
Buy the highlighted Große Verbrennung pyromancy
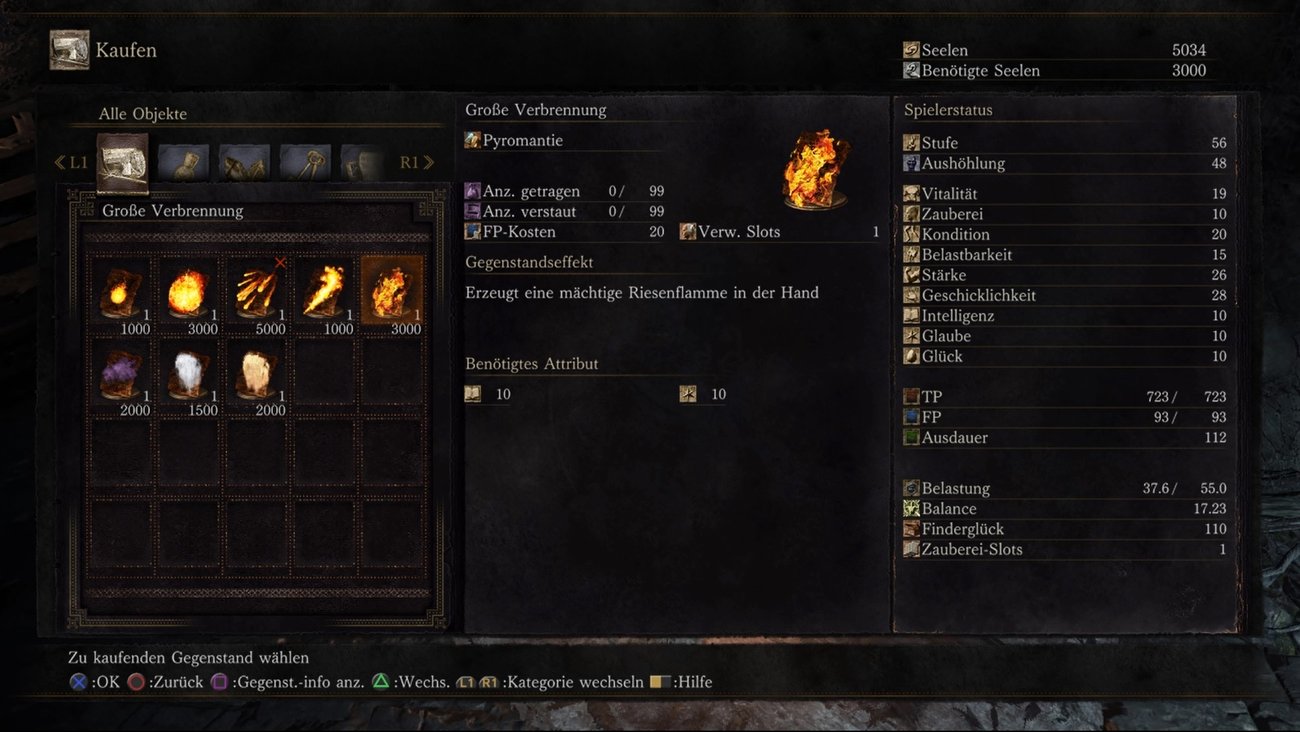click(391, 290)
